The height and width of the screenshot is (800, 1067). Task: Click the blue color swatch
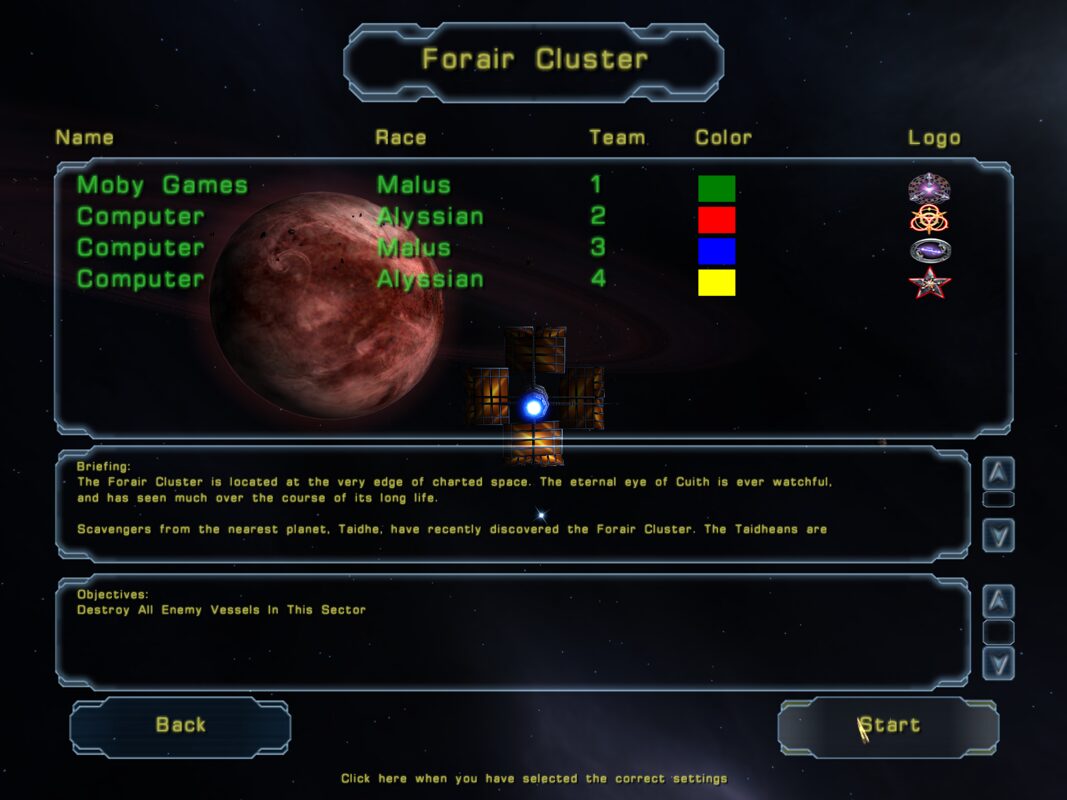pyautogui.click(x=716, y=251)
